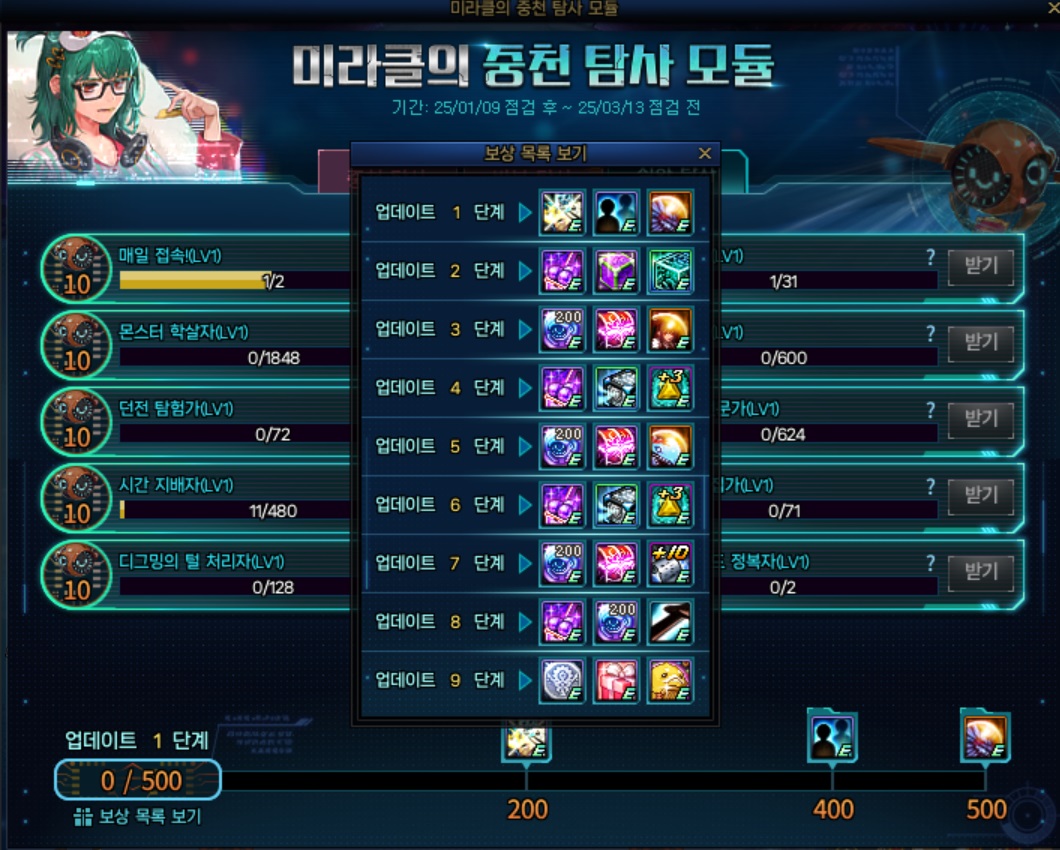Screen dimensions: 1060x850
Task: Claim the 받기 button beside the 0/600 mission
Action: (x=980, y=343)
